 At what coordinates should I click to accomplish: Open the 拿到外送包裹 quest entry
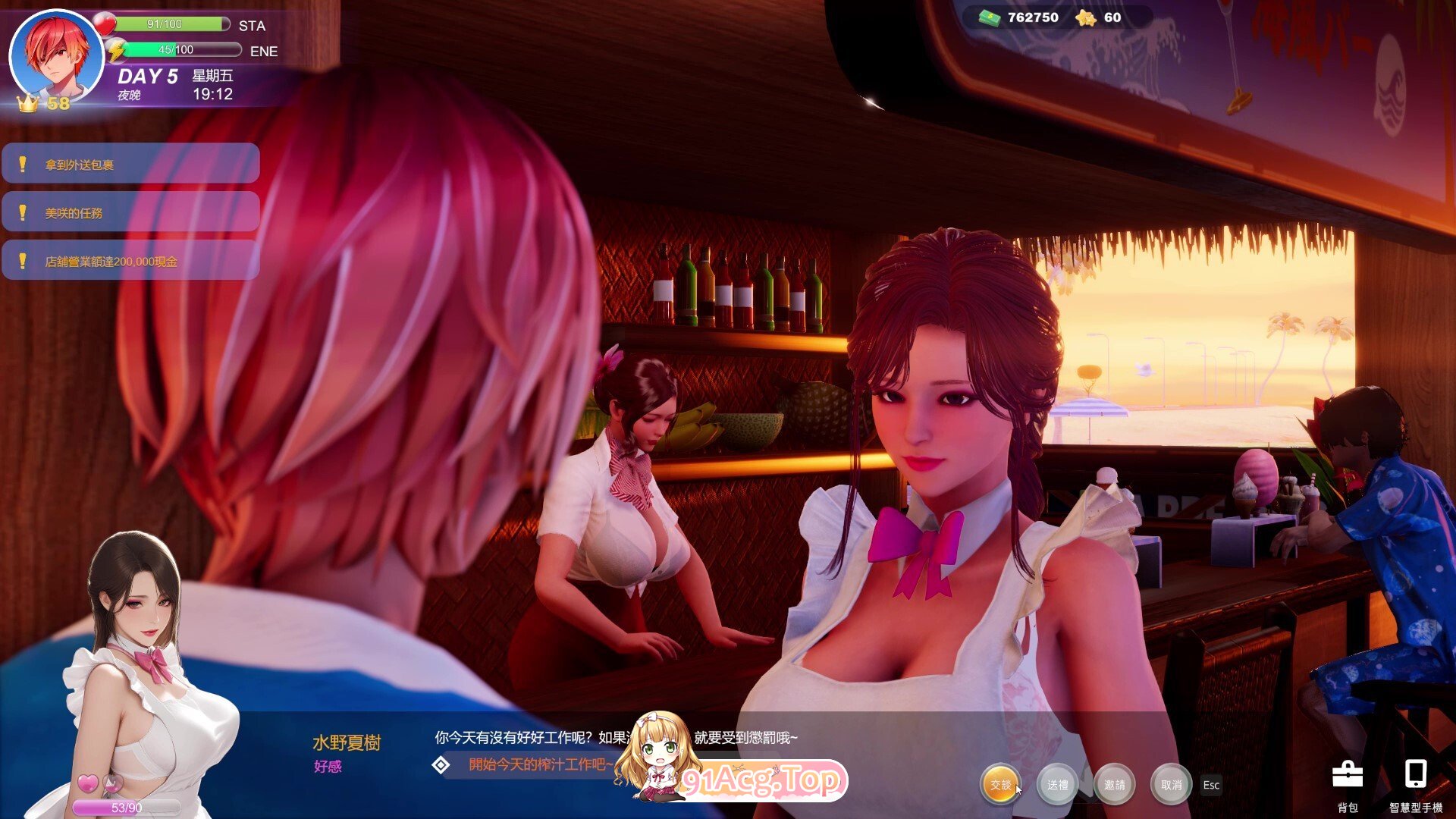(130, 164)
